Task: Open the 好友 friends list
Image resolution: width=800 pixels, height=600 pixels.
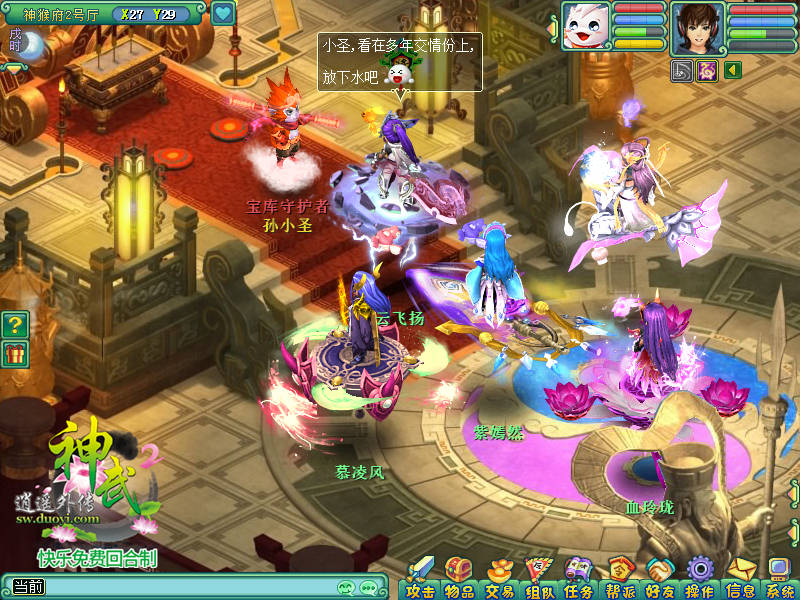Action: coord(660,578)
